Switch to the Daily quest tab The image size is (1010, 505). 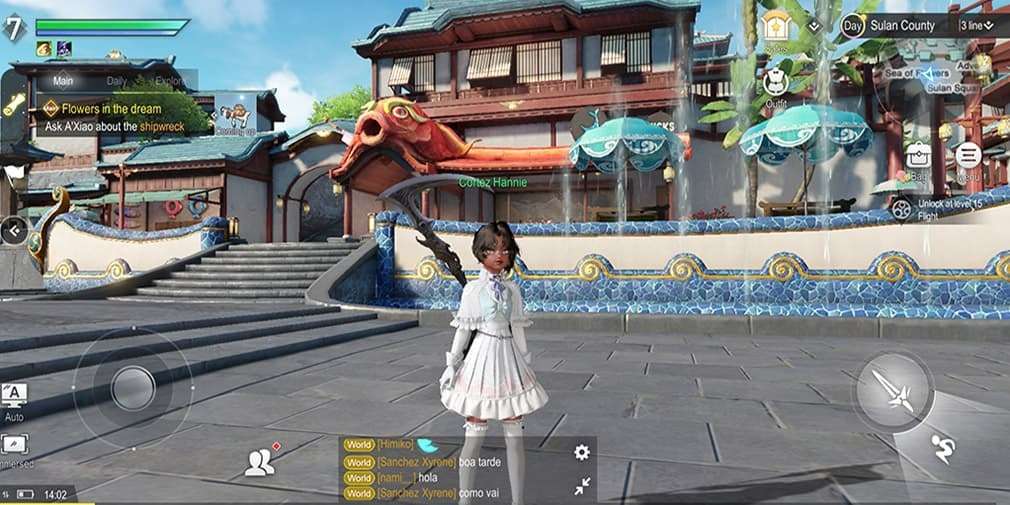(x=117, y=81)
